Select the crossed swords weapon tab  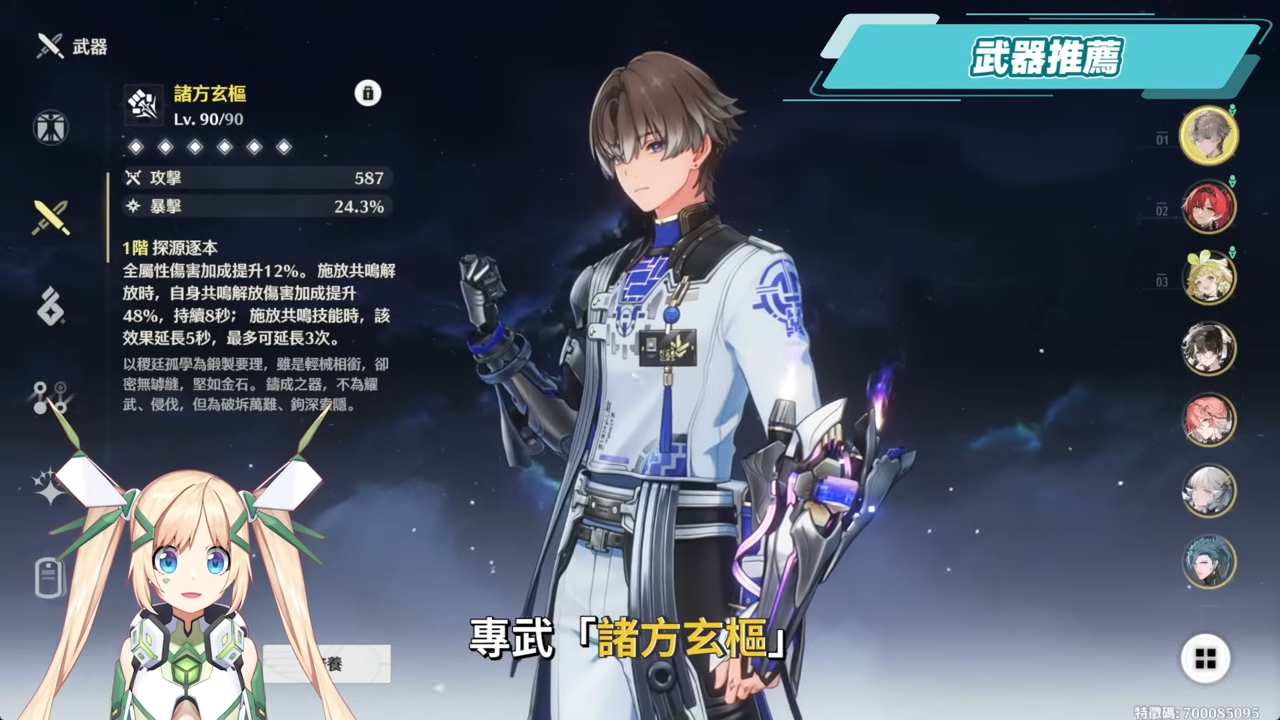tap(50, 217)
